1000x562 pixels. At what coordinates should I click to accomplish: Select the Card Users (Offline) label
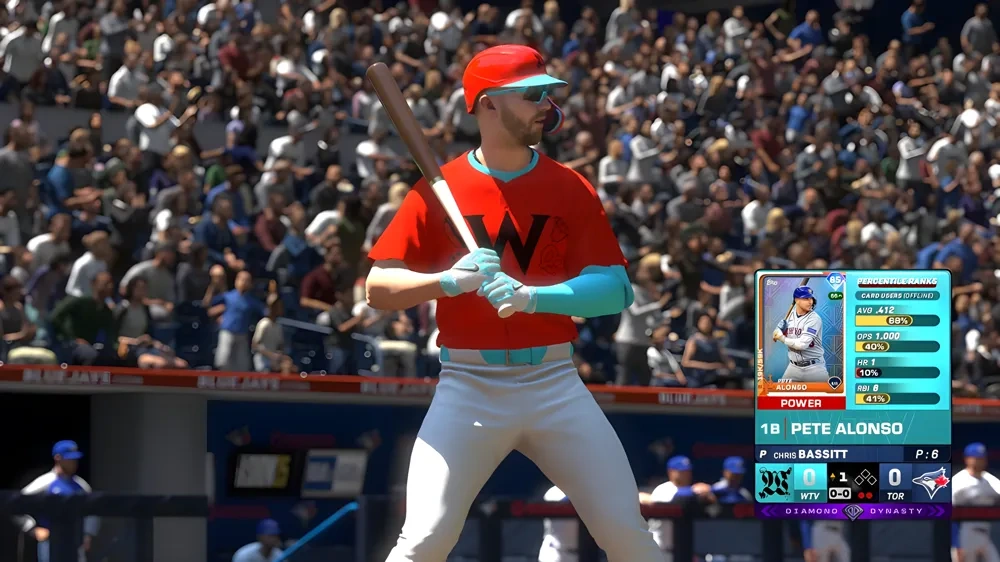coord(897,294)
